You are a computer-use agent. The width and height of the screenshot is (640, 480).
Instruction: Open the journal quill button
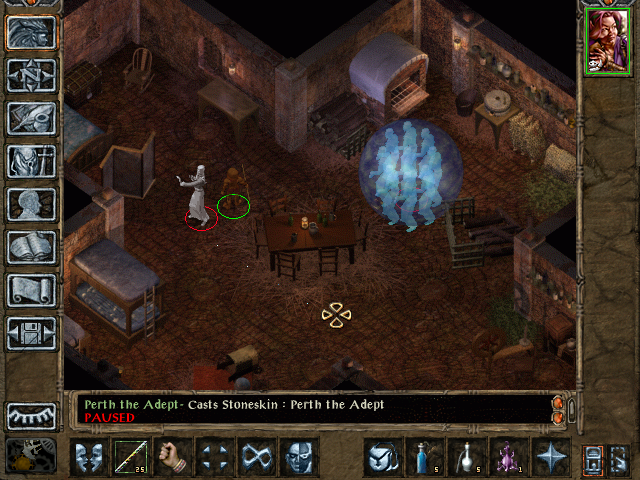click(x=31, y=118)
